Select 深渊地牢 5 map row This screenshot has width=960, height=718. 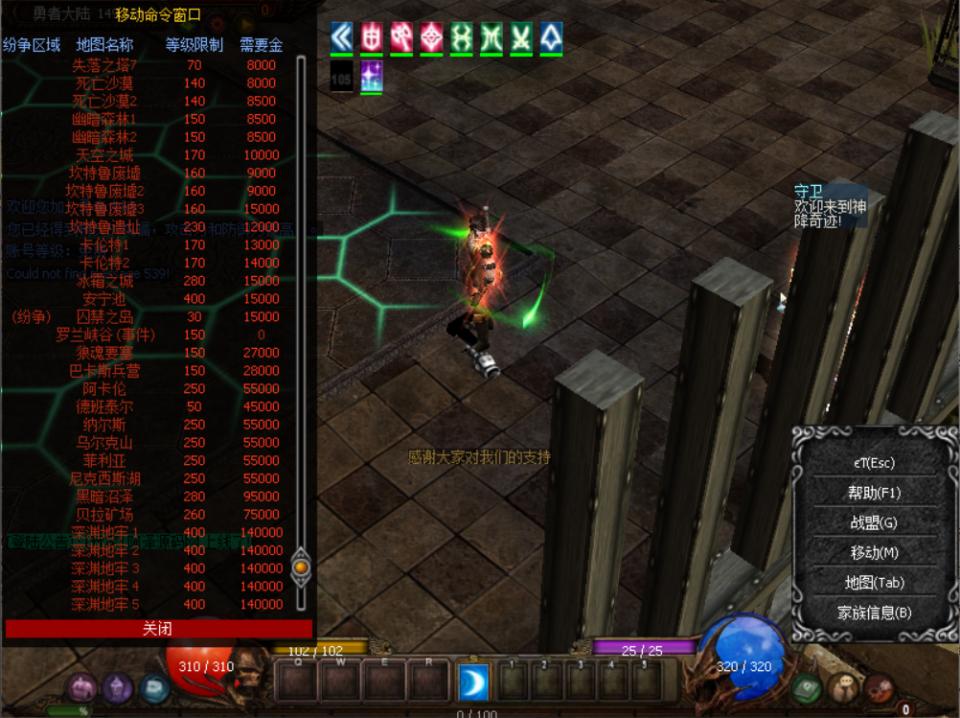click(x=104, y=604)
